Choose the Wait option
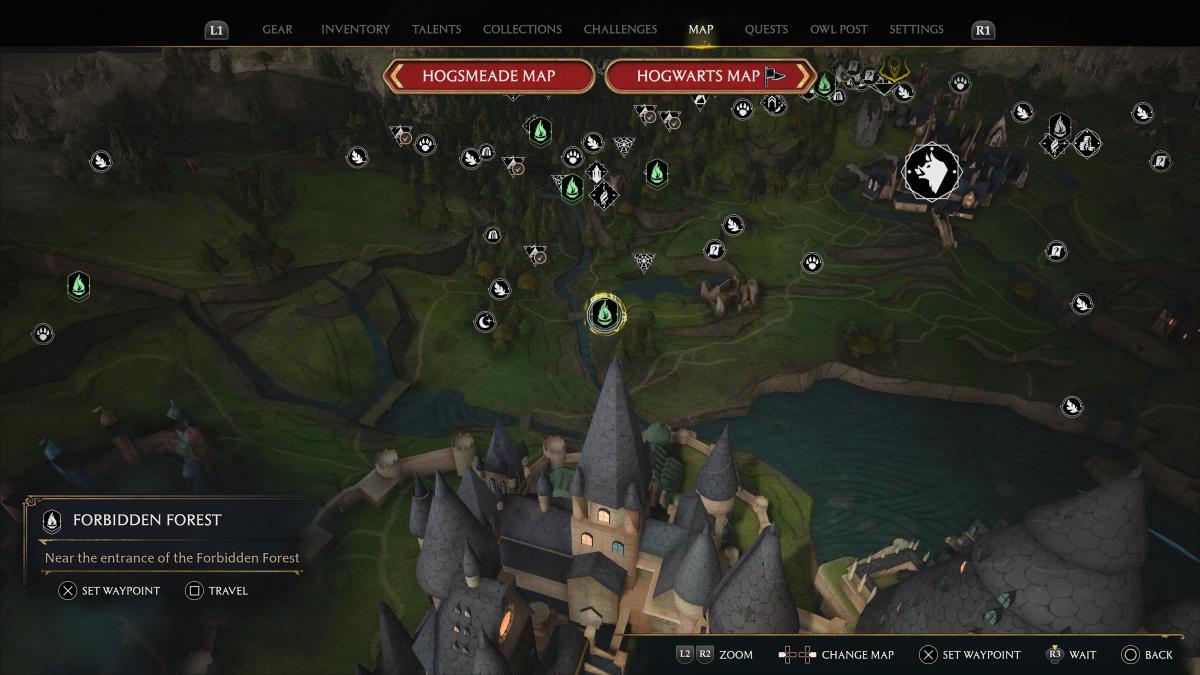1200x675 pixels. pos(1071,655)
